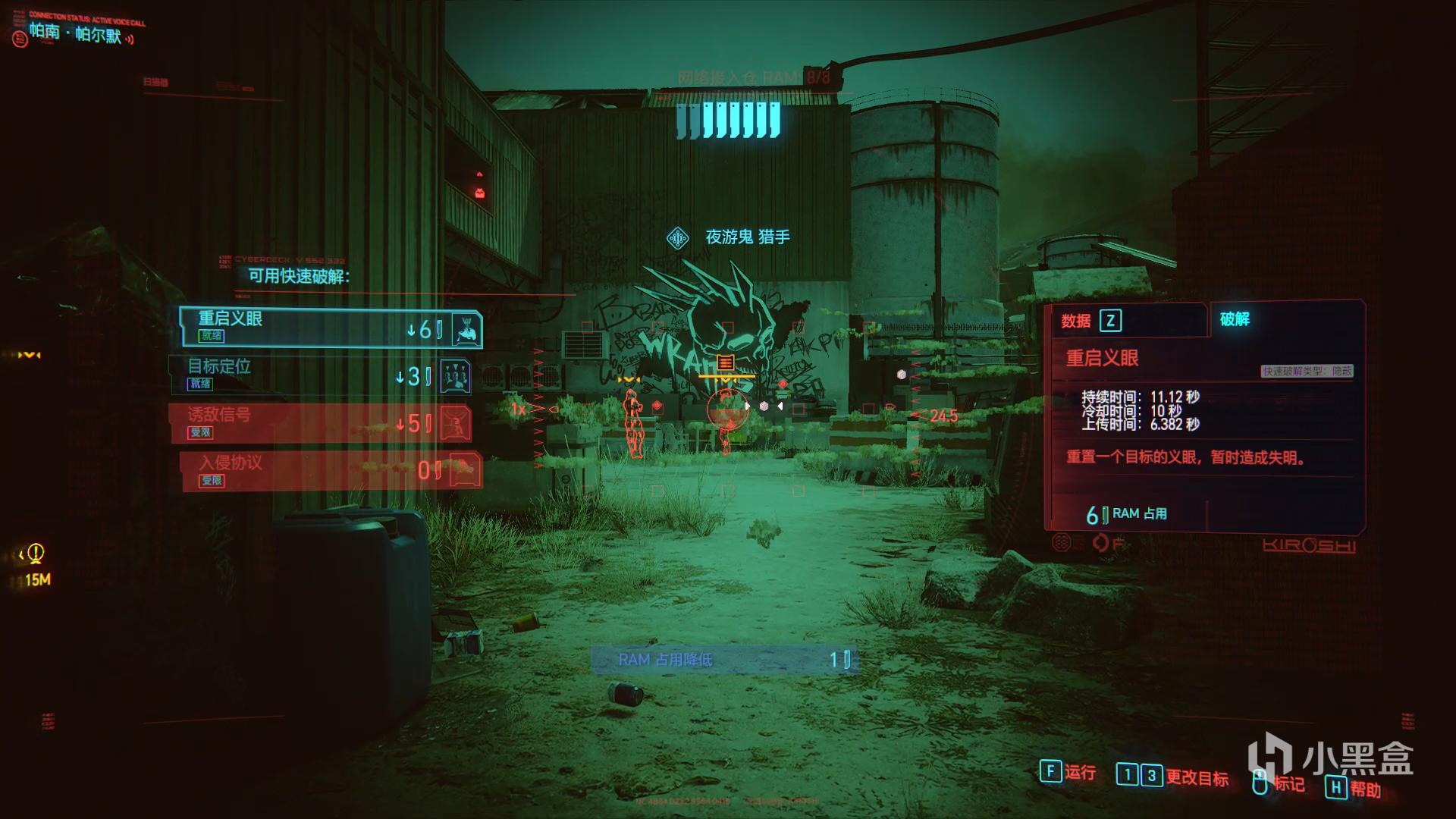Image resolution: width=1456 pixels, height=819 pixels.
Task: Choose the 目标定位 quickhack entry
Action: (320, 375)
